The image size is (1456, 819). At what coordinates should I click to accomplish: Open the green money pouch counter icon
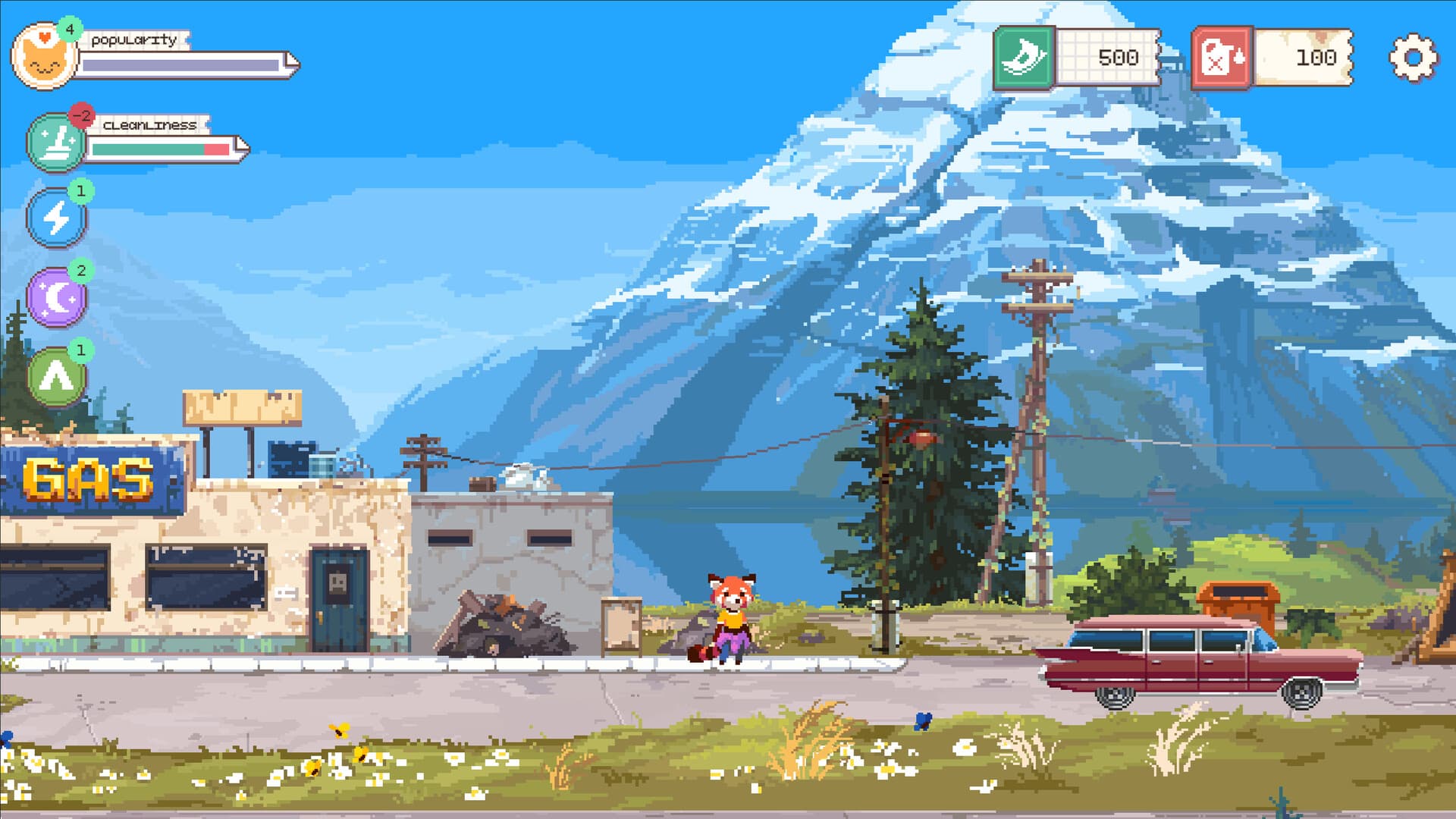coord(1025,57)
